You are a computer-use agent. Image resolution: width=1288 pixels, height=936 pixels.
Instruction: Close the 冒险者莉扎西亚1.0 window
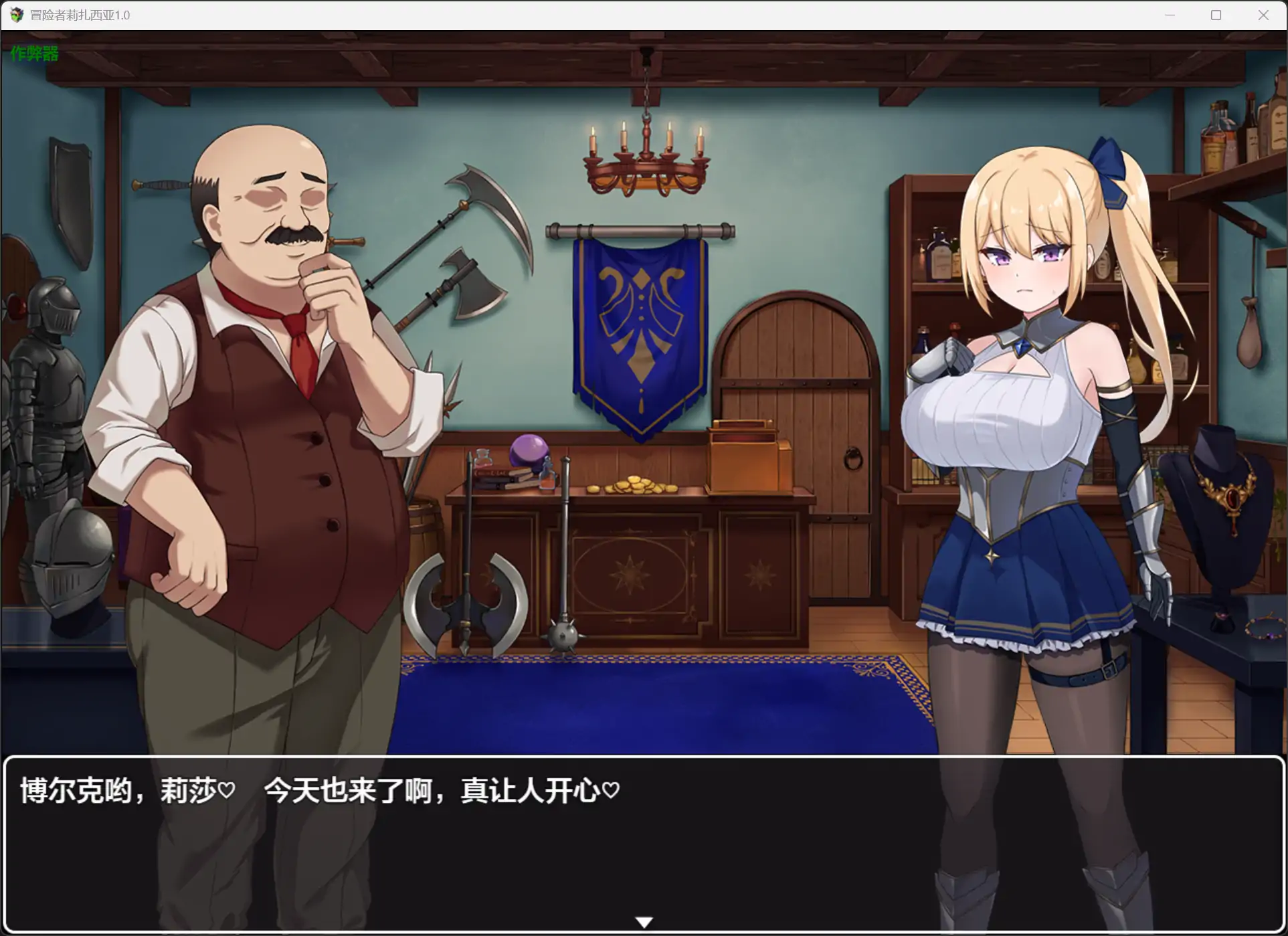[1263, 15]
